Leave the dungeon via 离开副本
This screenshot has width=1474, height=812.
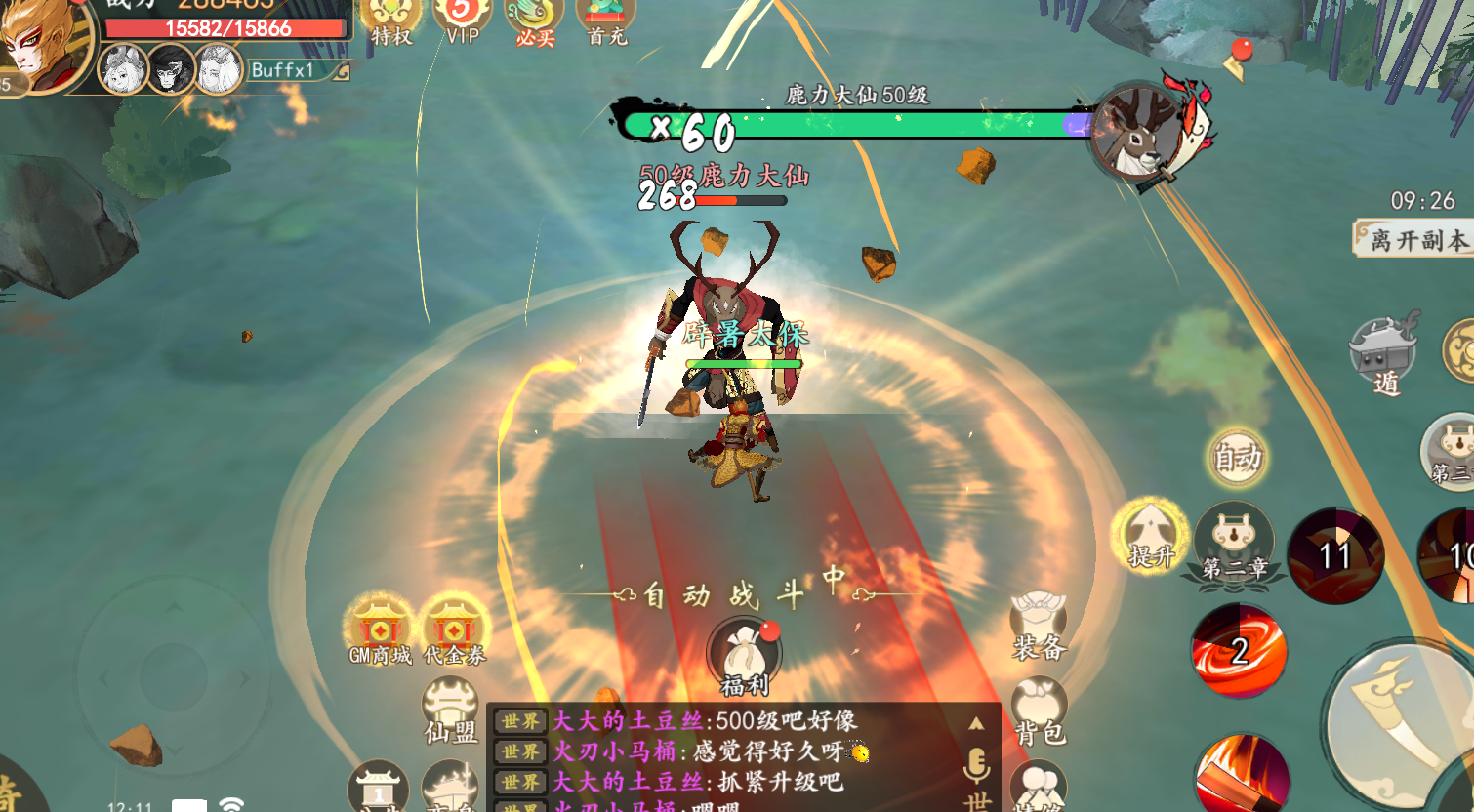pos(1415,238)
